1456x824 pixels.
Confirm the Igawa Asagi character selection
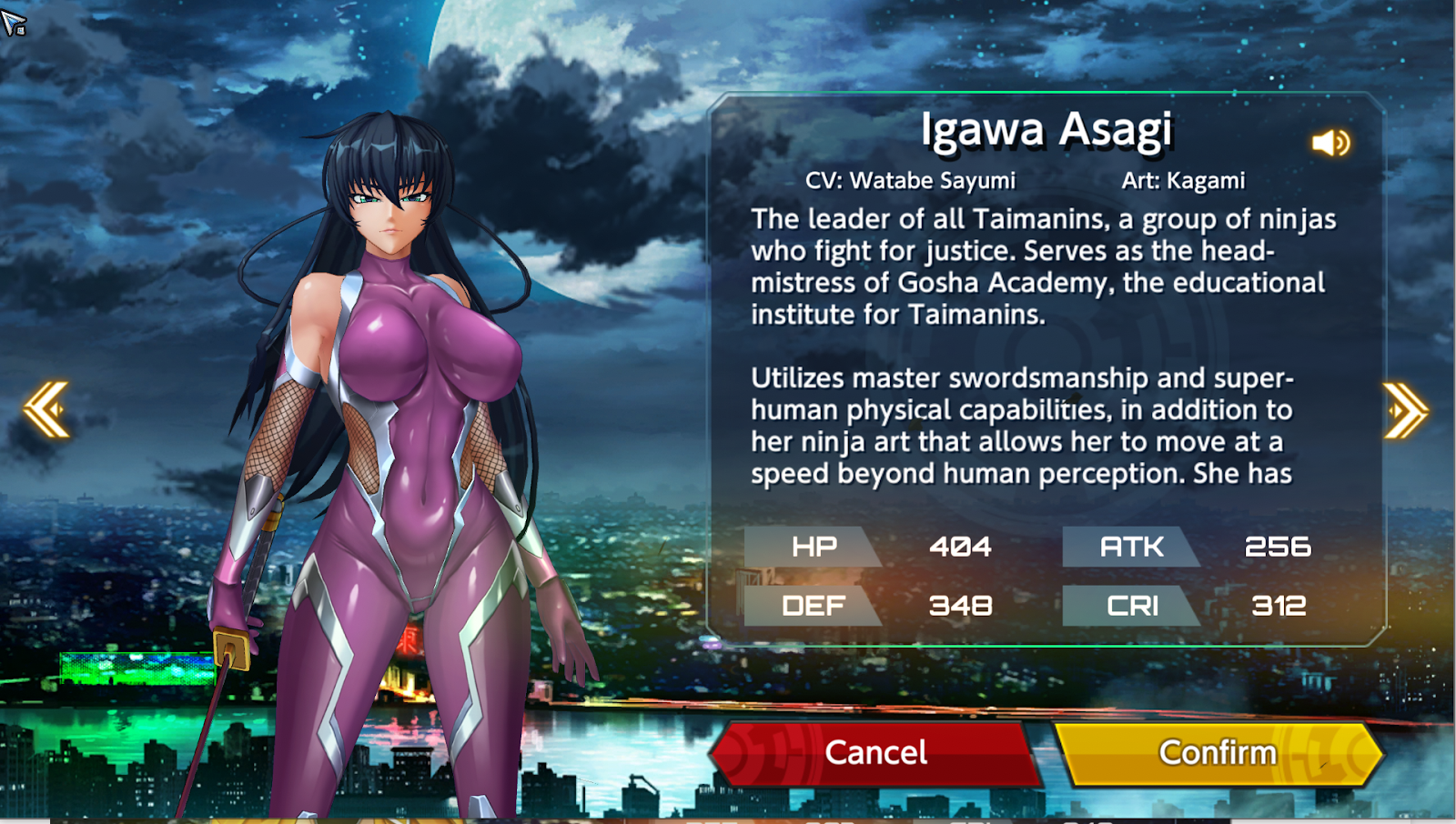click(1218, 753)
